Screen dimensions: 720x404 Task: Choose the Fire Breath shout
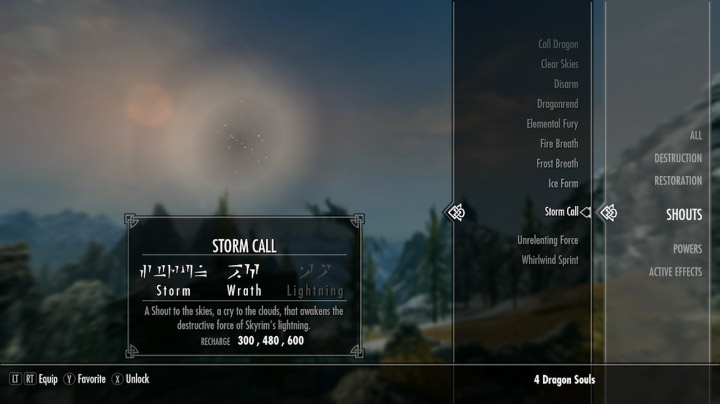[x=558, y=144]
